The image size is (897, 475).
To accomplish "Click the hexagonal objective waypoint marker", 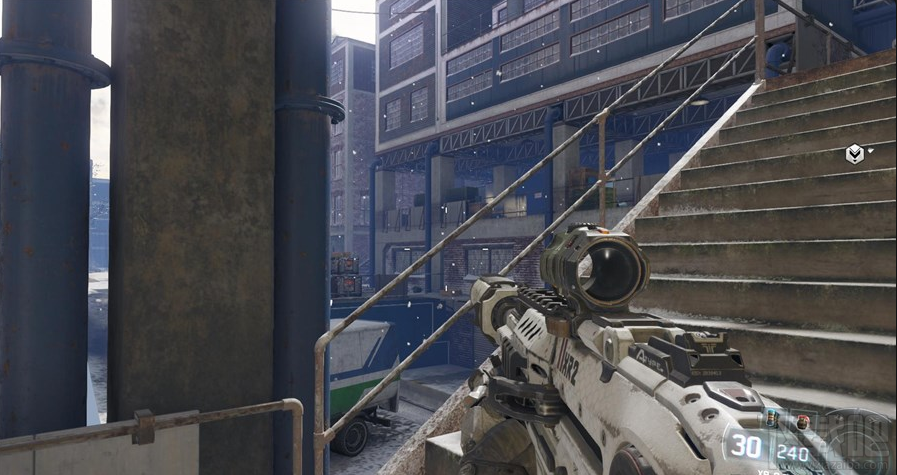I will tap(855, 153).
